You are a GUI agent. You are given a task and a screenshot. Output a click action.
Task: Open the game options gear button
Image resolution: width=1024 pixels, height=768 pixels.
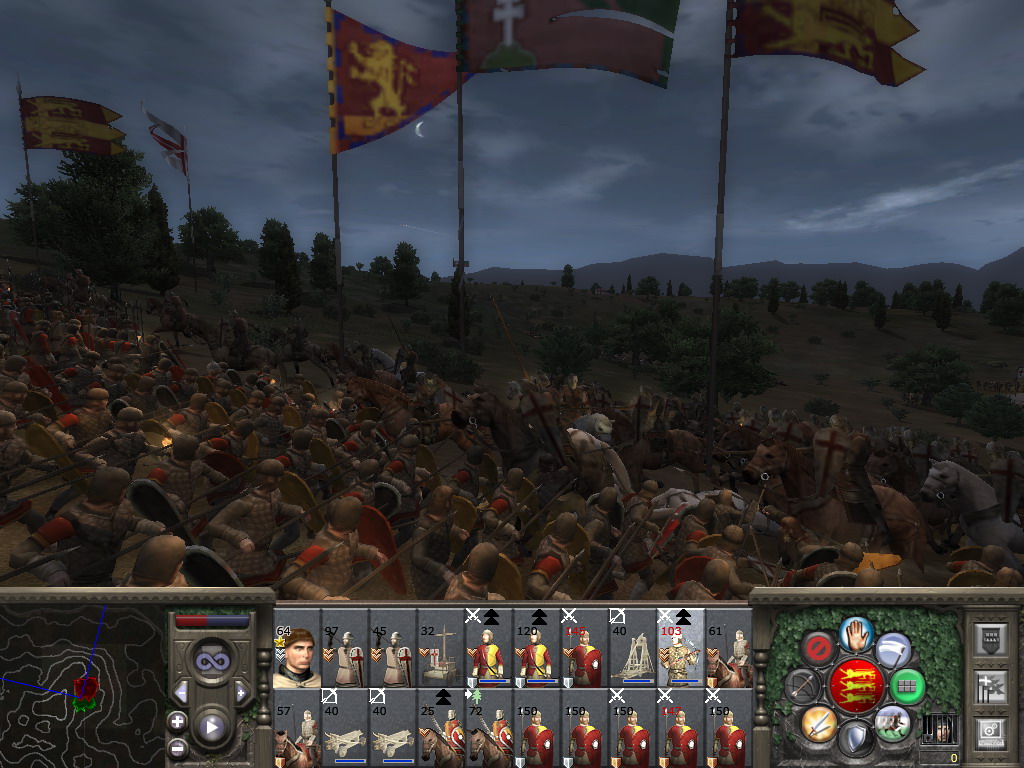tap(992, 733)
